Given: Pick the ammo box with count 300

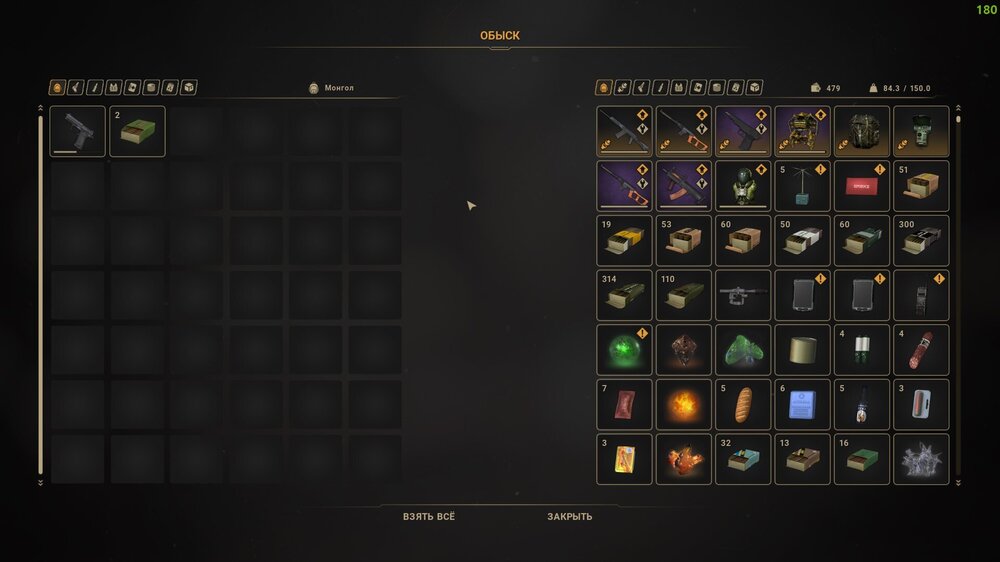Looking at the screenshot, I should pyautogui.click(x=921, y=240).
